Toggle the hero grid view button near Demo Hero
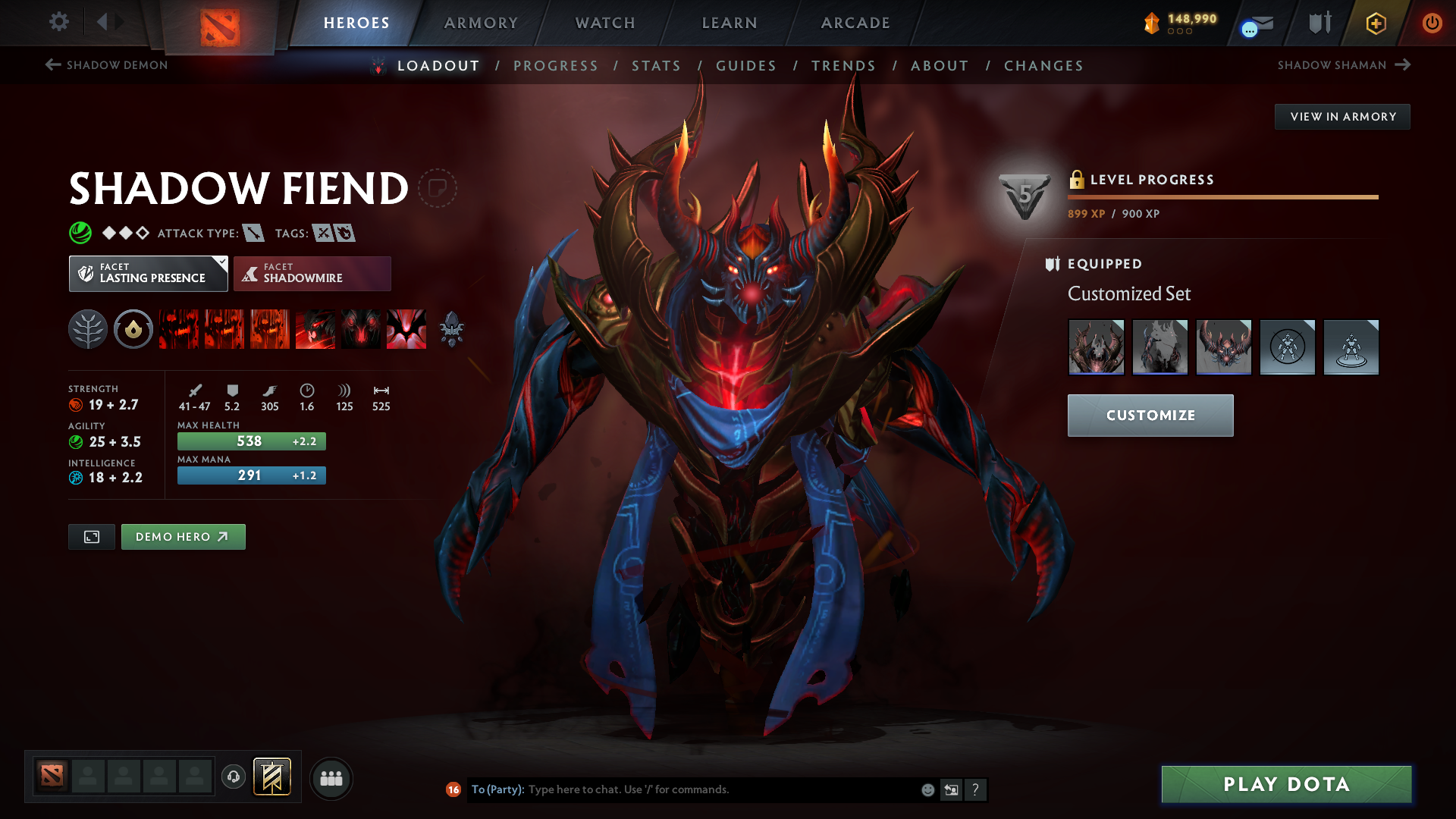This screenshot has height=819, width=1456. pyautogui.click(x=91, y=536)
